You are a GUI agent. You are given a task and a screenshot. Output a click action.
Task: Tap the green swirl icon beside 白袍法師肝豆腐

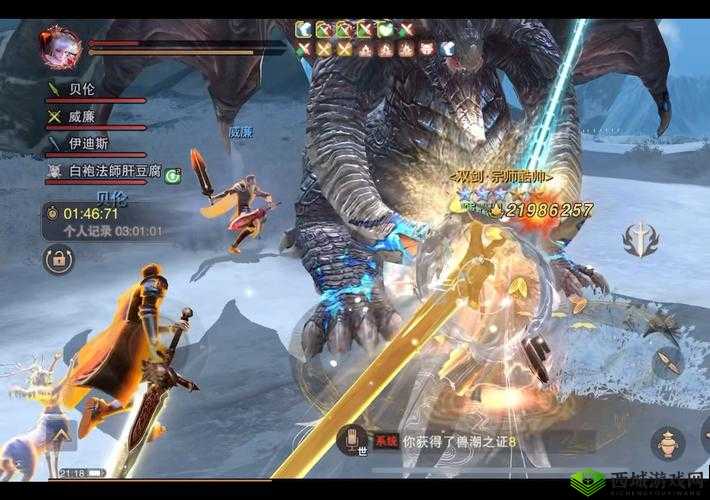pyautogui.click(x=173, y=175)
